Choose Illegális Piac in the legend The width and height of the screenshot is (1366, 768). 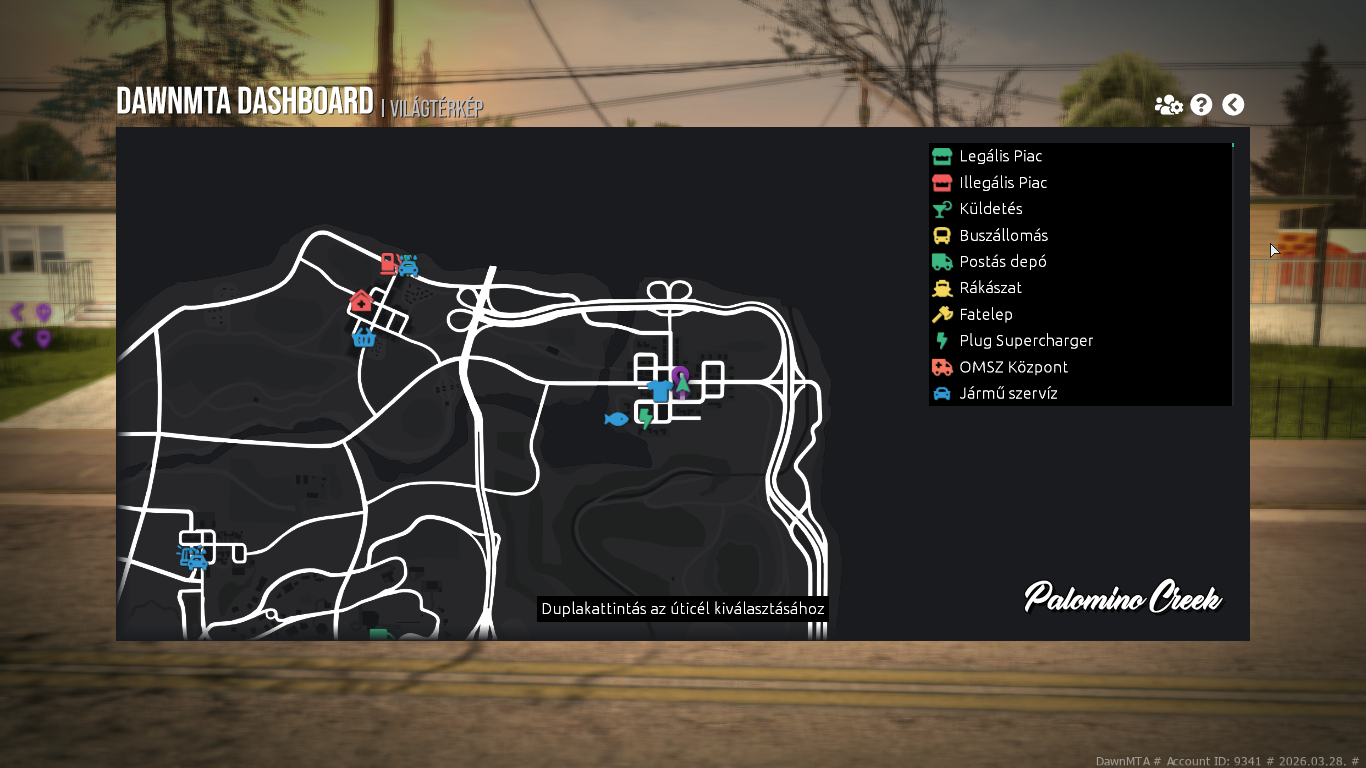pyautogui.click(x=1003, y=183)
